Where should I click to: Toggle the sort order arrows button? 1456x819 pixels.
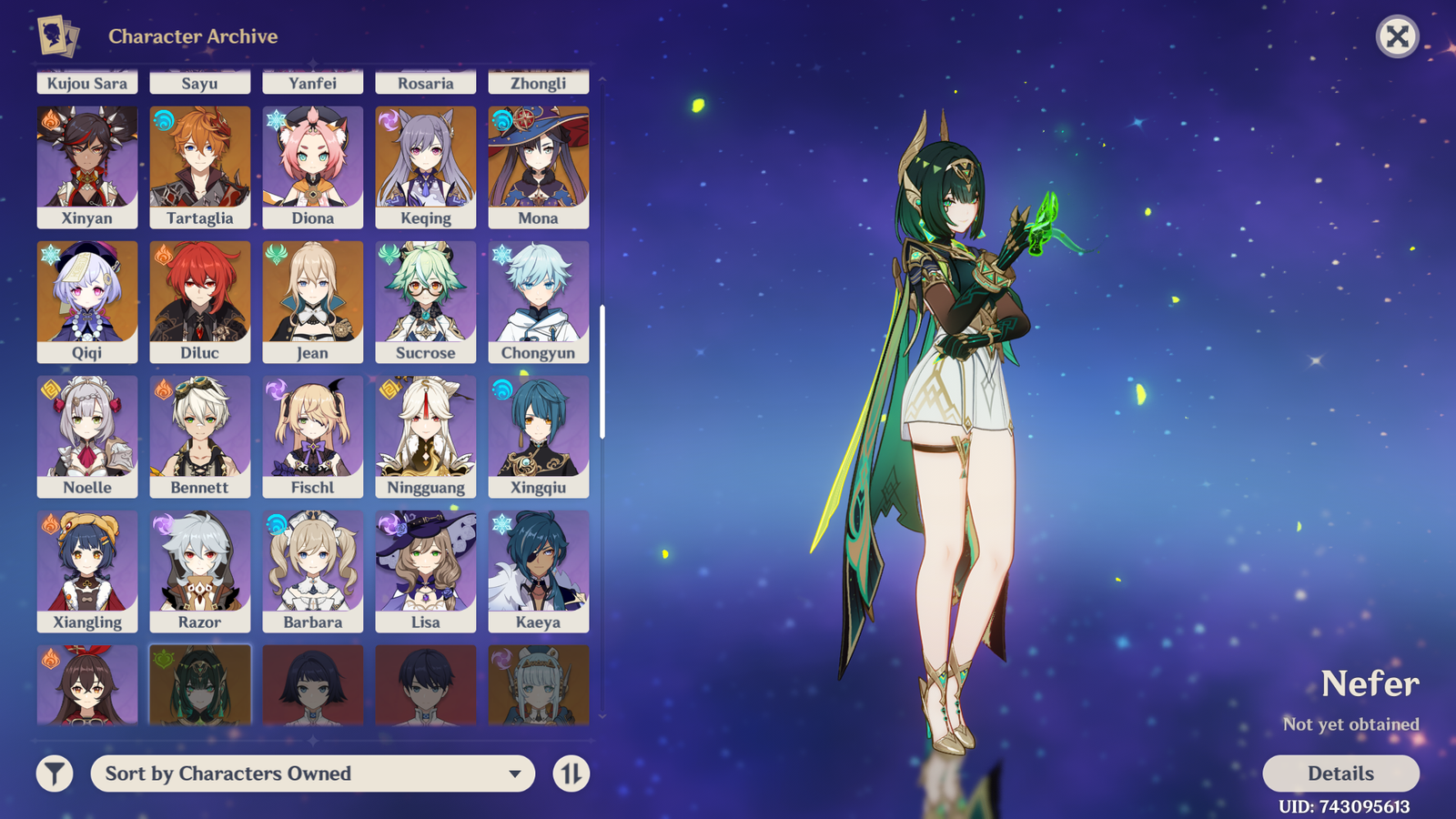tap(571, 773)
